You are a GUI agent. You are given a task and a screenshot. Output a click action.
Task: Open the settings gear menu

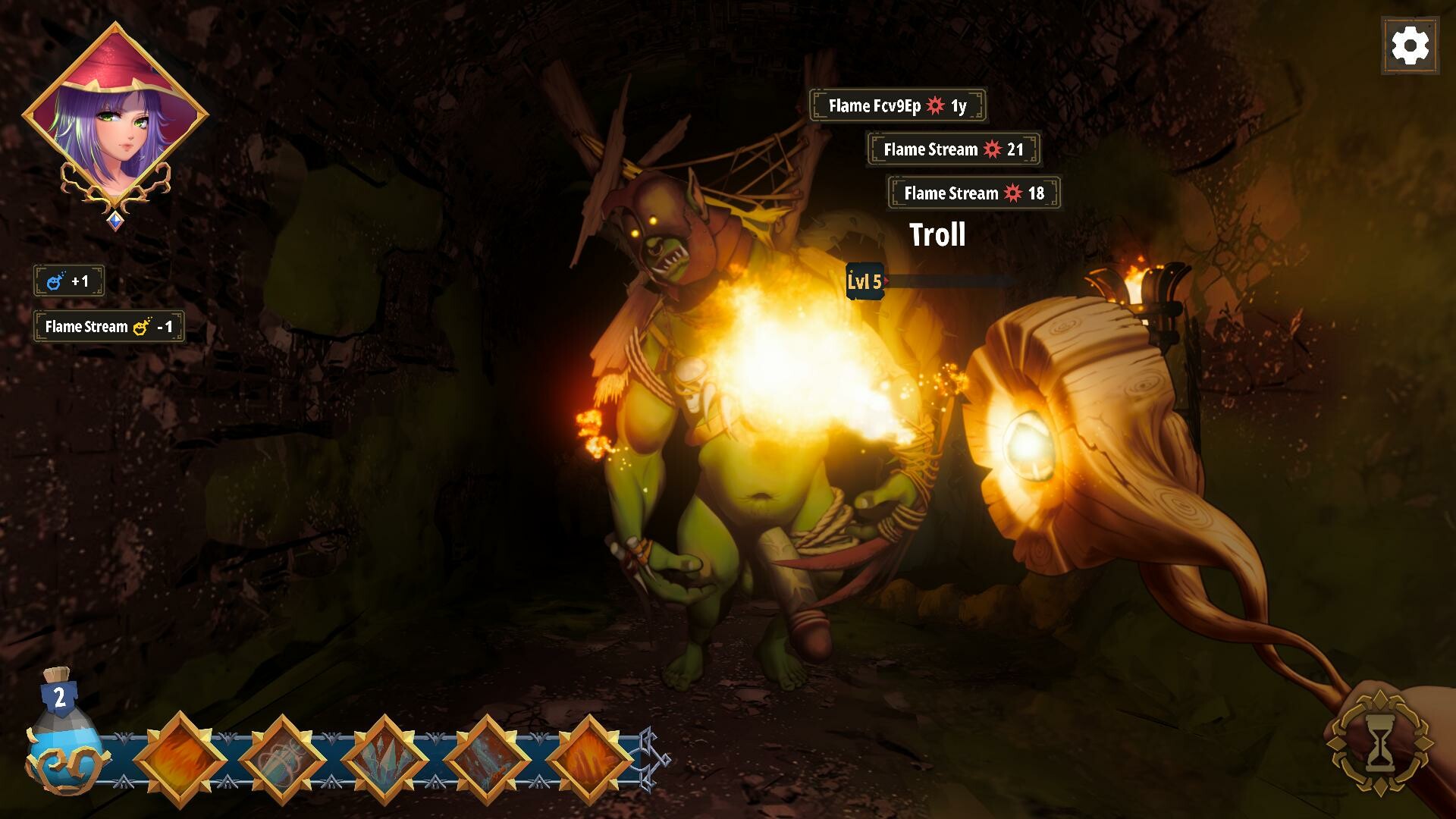tap(1410, 46)
